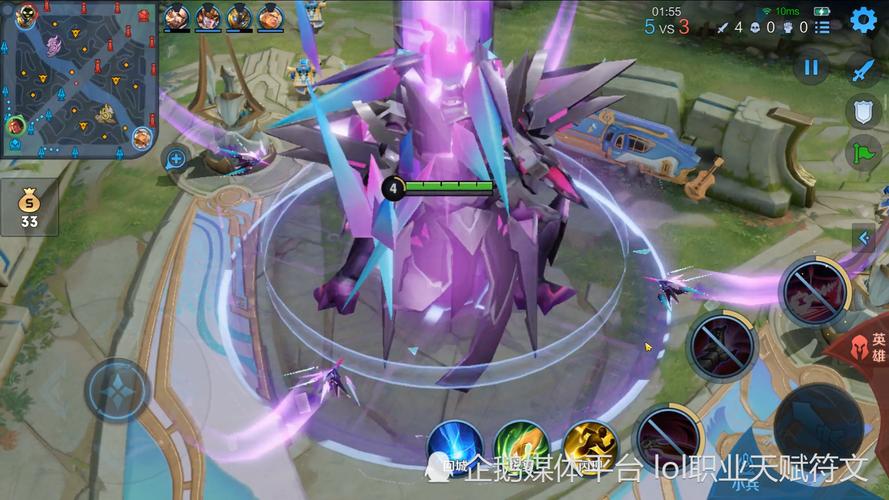Tap the virtual movement joystick
Viewport: 889px width, 500px height.
click(x=117, y=389)
